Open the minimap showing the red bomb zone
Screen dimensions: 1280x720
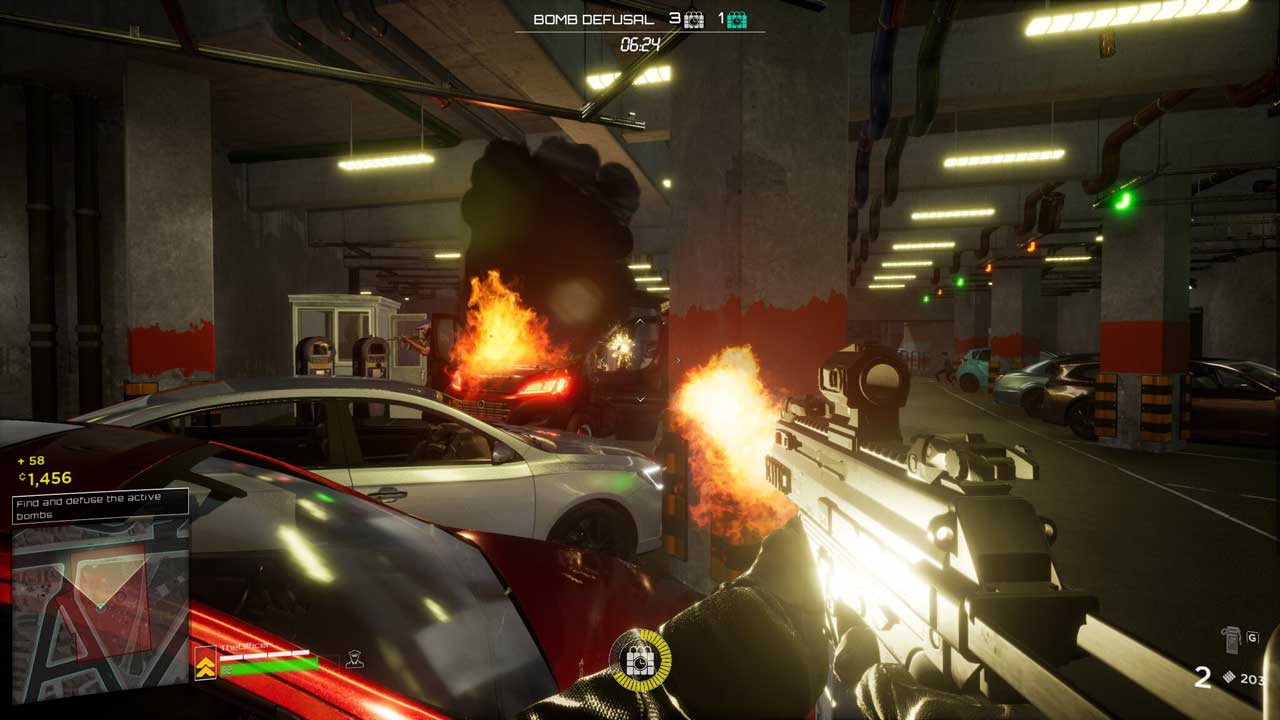(100, 610)
